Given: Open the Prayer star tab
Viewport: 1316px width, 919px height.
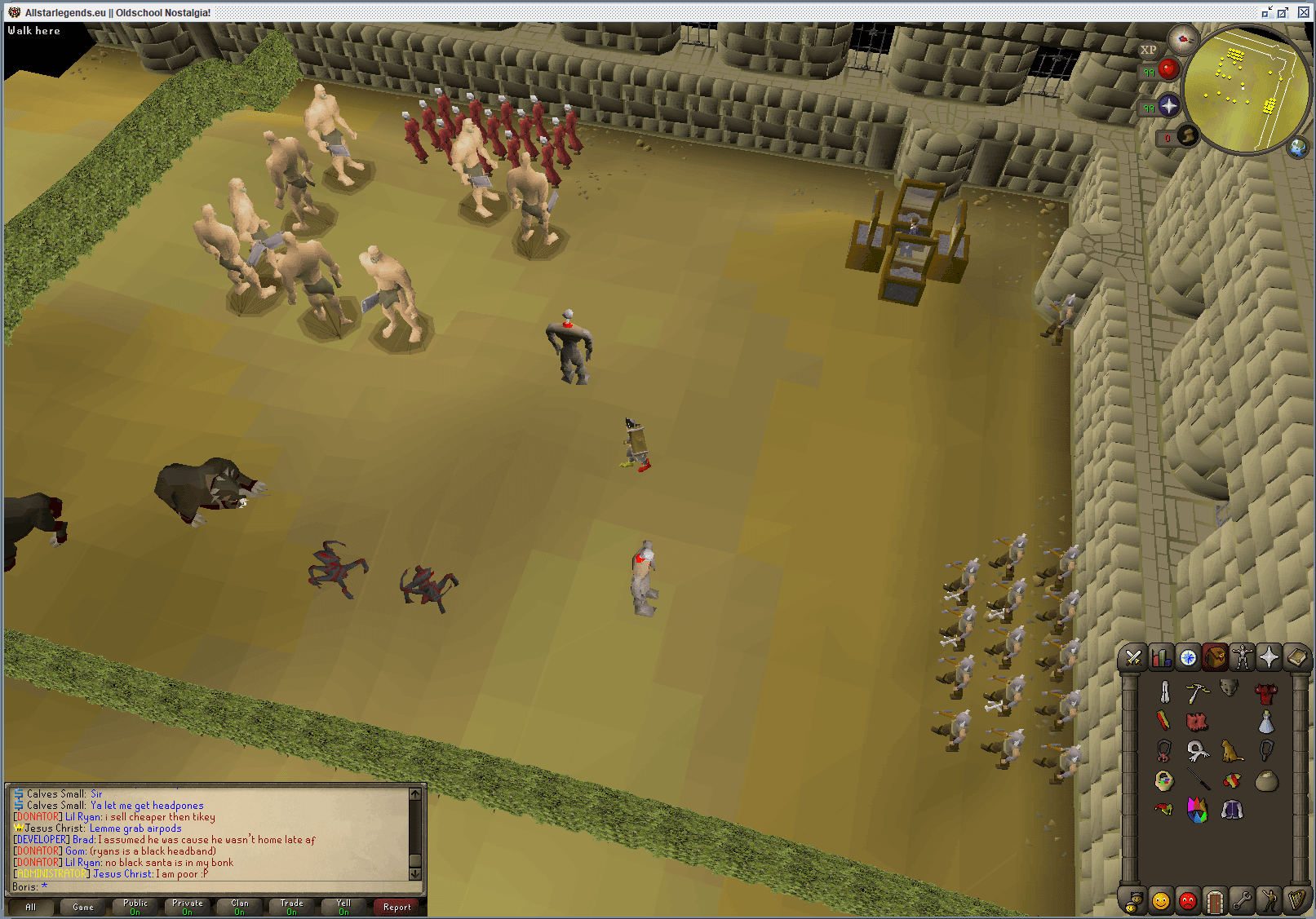Looking at the screenshot, I should [1269, 659].
